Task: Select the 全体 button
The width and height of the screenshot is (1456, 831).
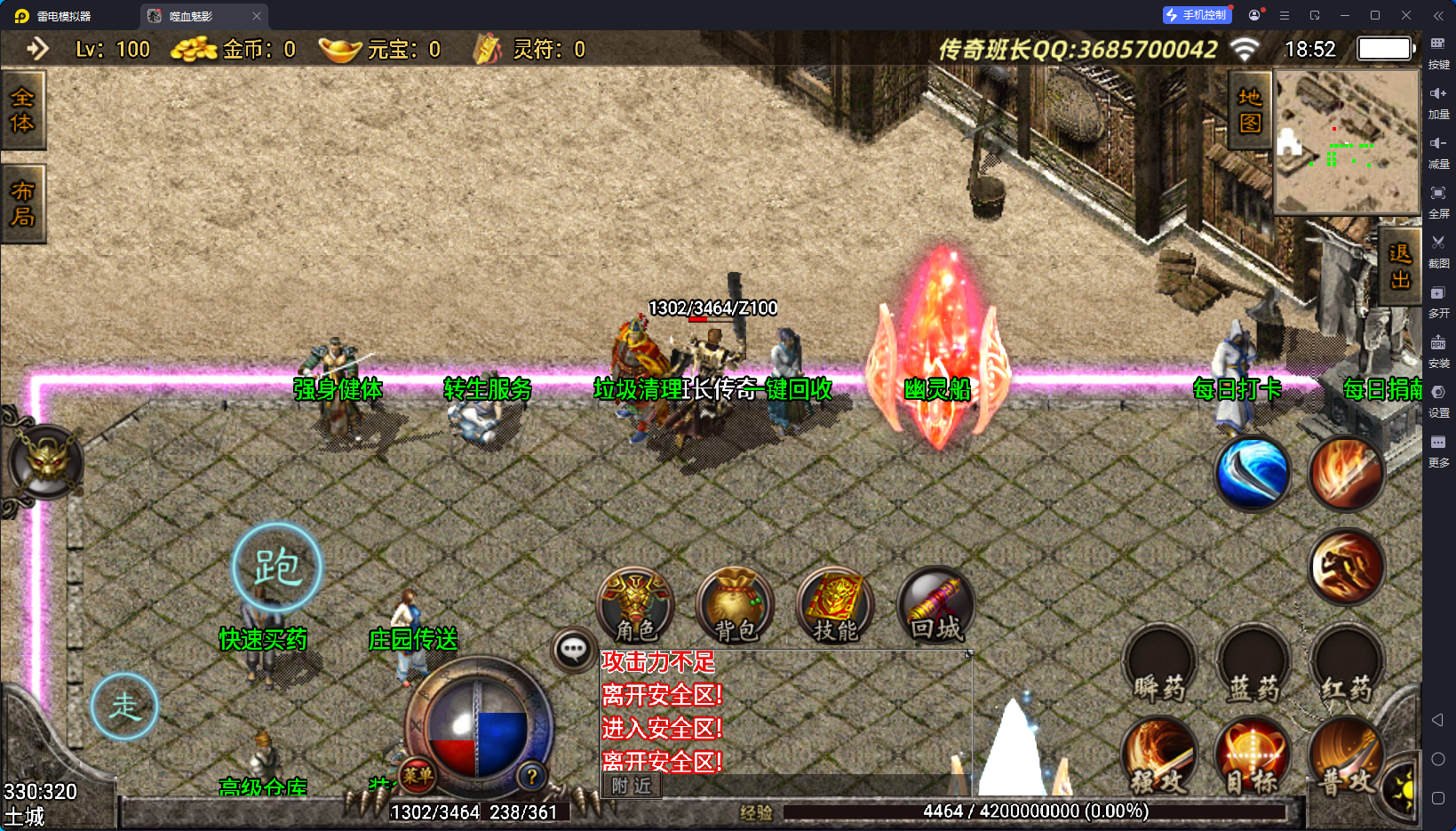Action: 22,110
